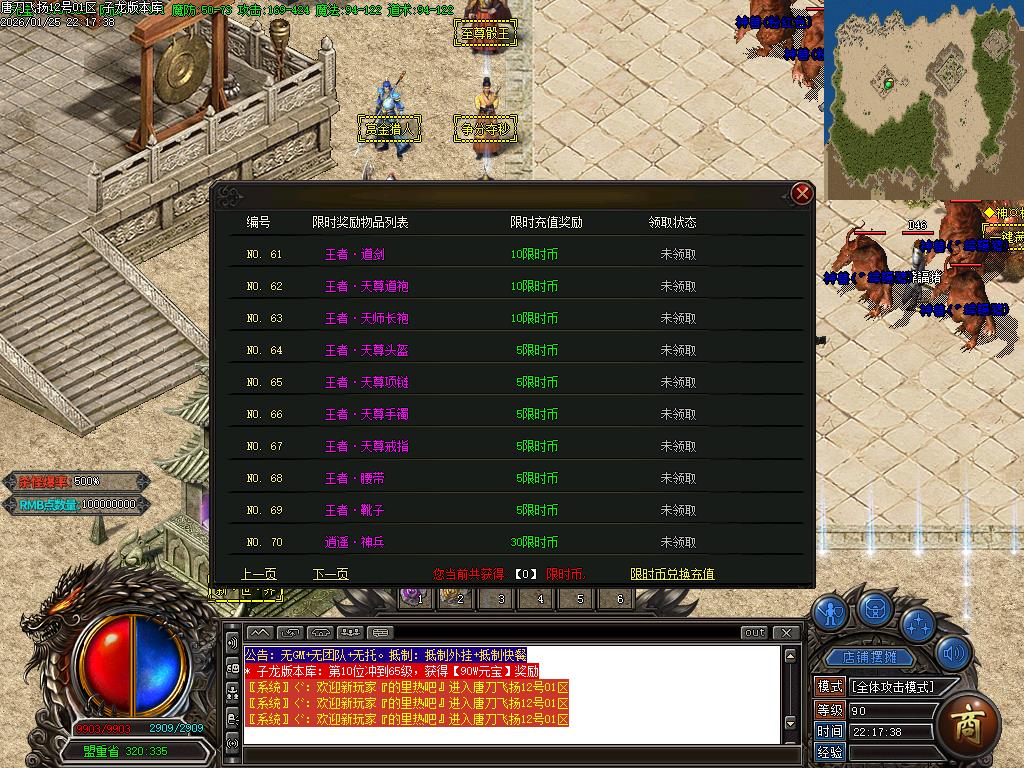Close the chat window with X

(x=788, y=633)
